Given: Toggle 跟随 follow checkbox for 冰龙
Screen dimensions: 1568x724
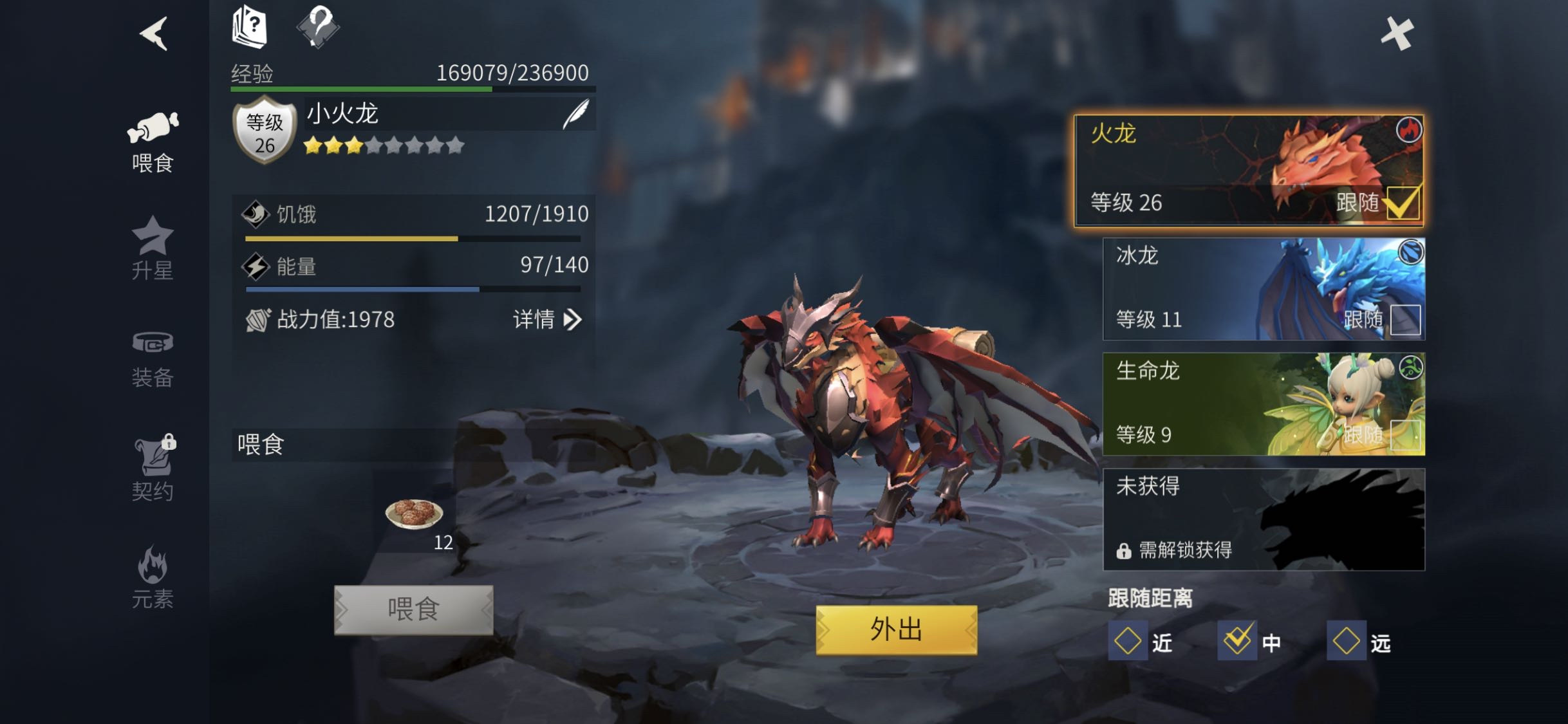Looking at the screenshot, I should point(1405,320).
